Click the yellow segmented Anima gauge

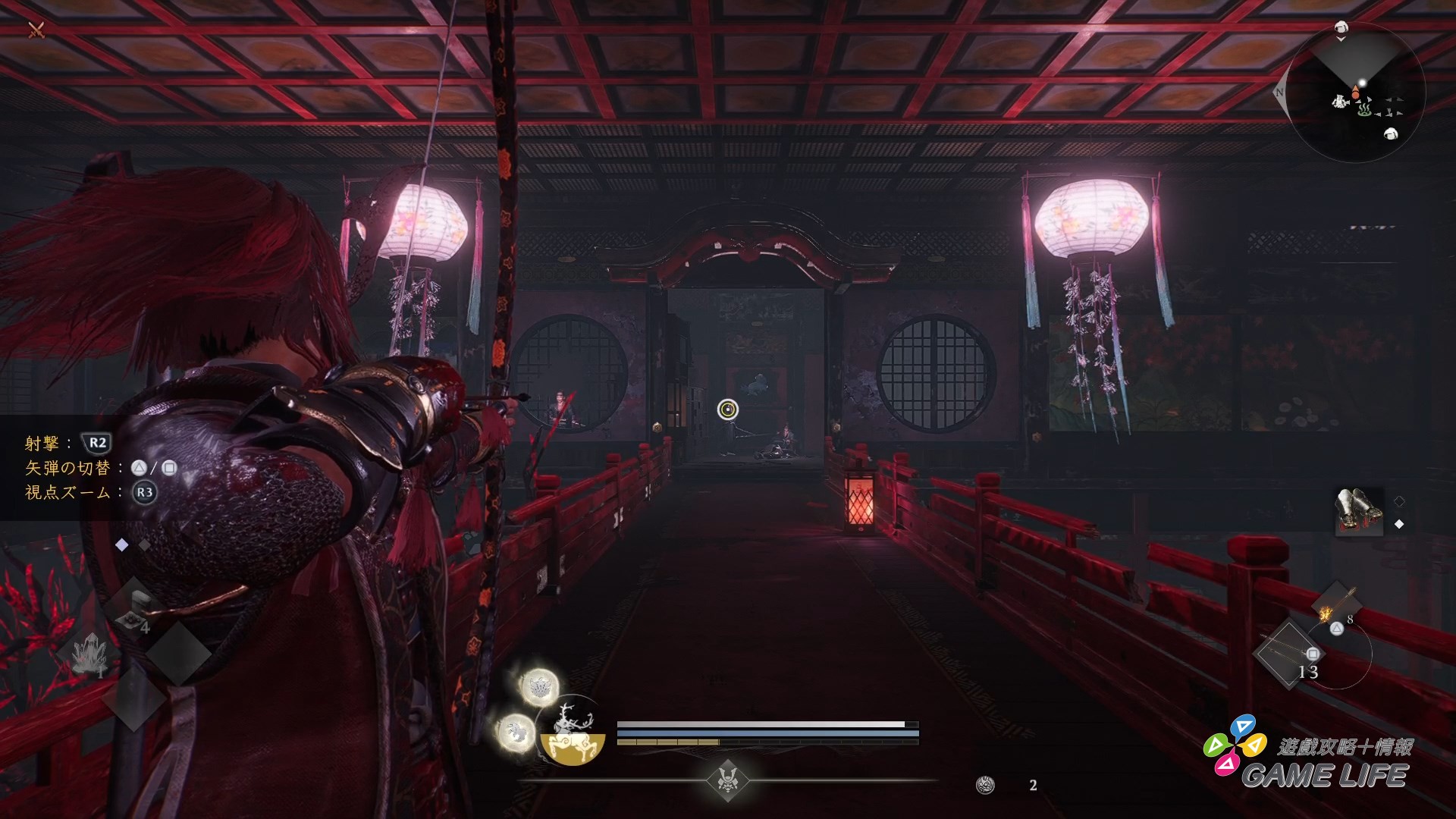tap(668, 742)
